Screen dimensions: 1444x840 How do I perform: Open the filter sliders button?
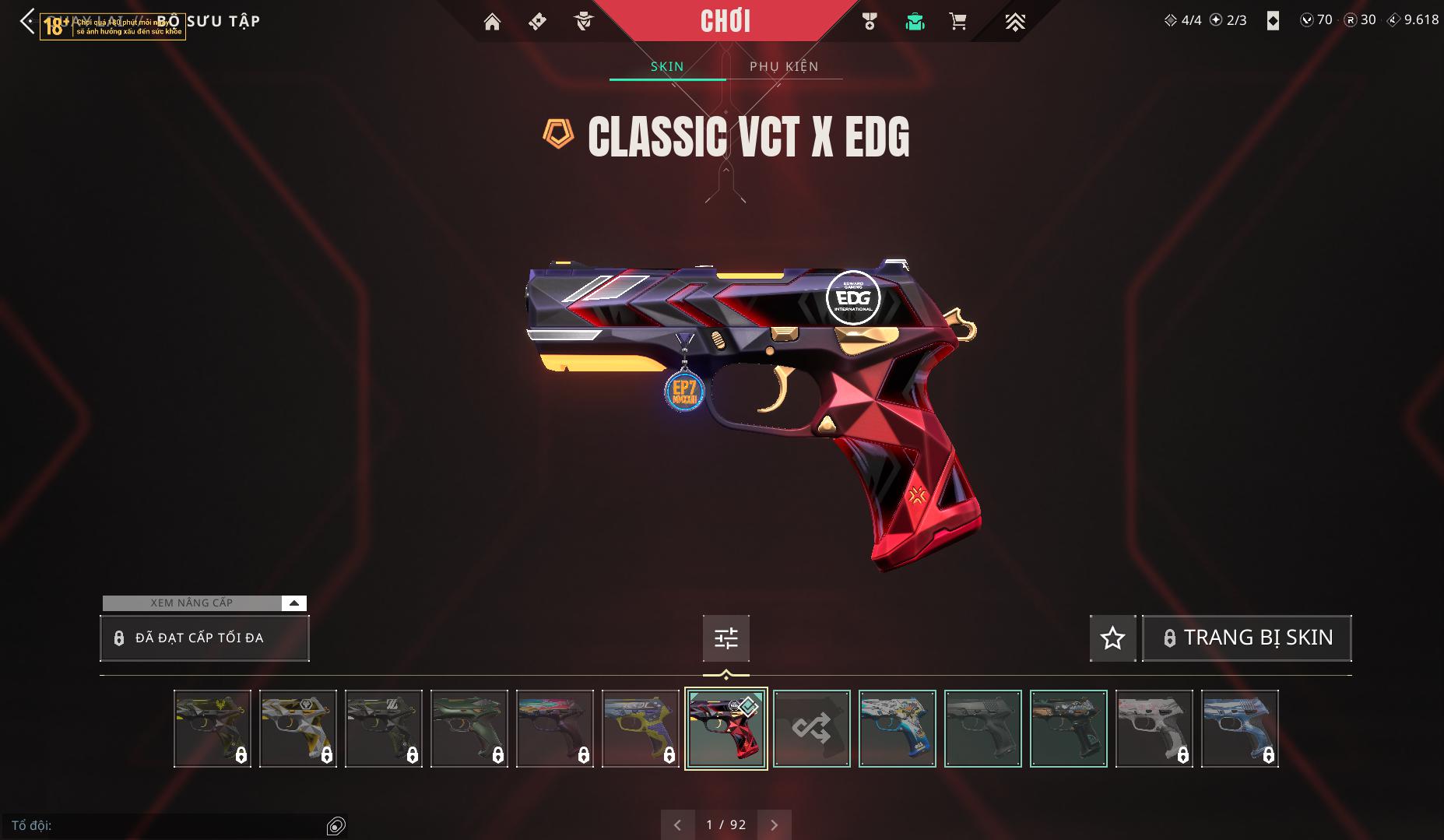[726, 638]
